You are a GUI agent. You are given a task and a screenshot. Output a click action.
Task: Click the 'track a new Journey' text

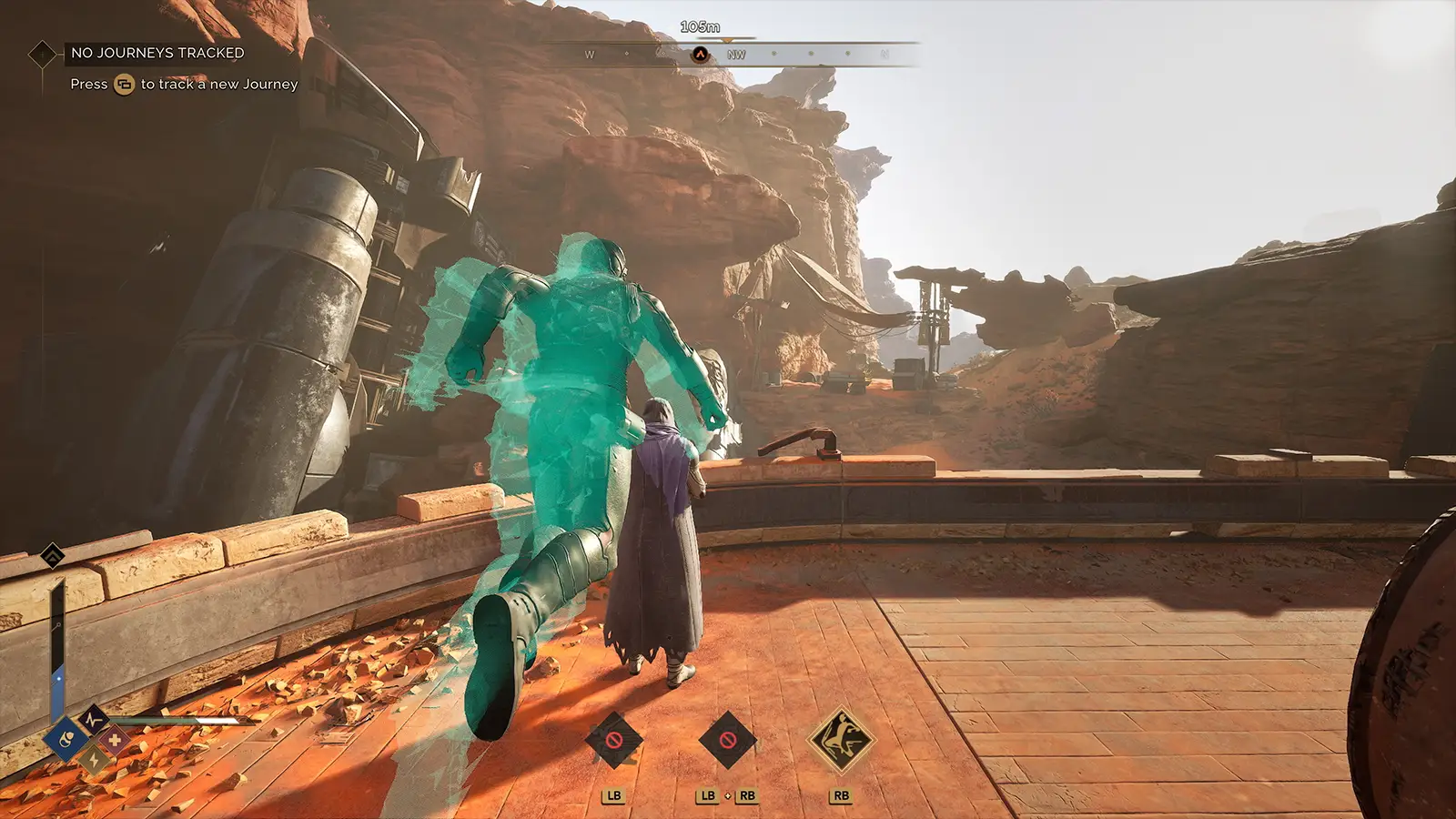coord(218,84)
